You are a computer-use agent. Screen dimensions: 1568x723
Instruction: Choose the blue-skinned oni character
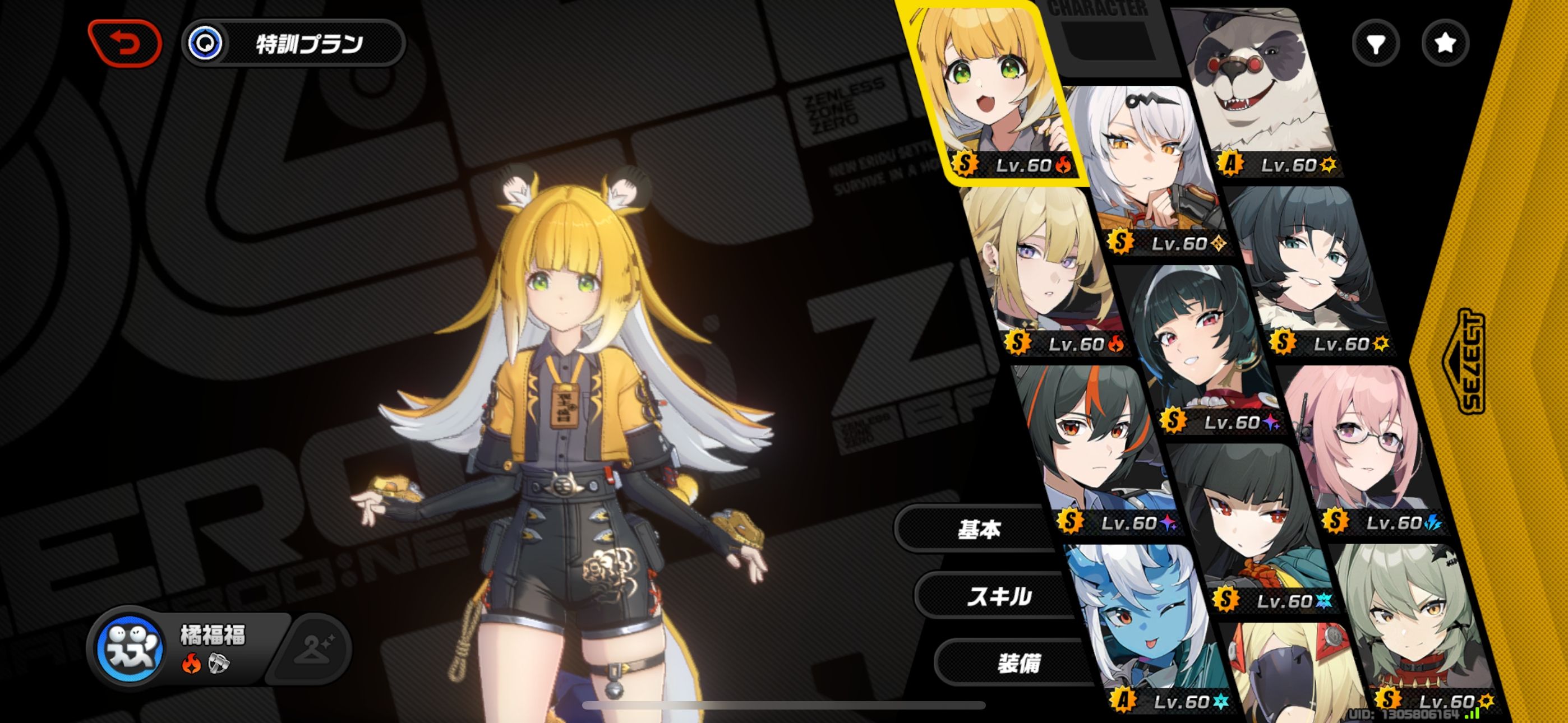1138,627
